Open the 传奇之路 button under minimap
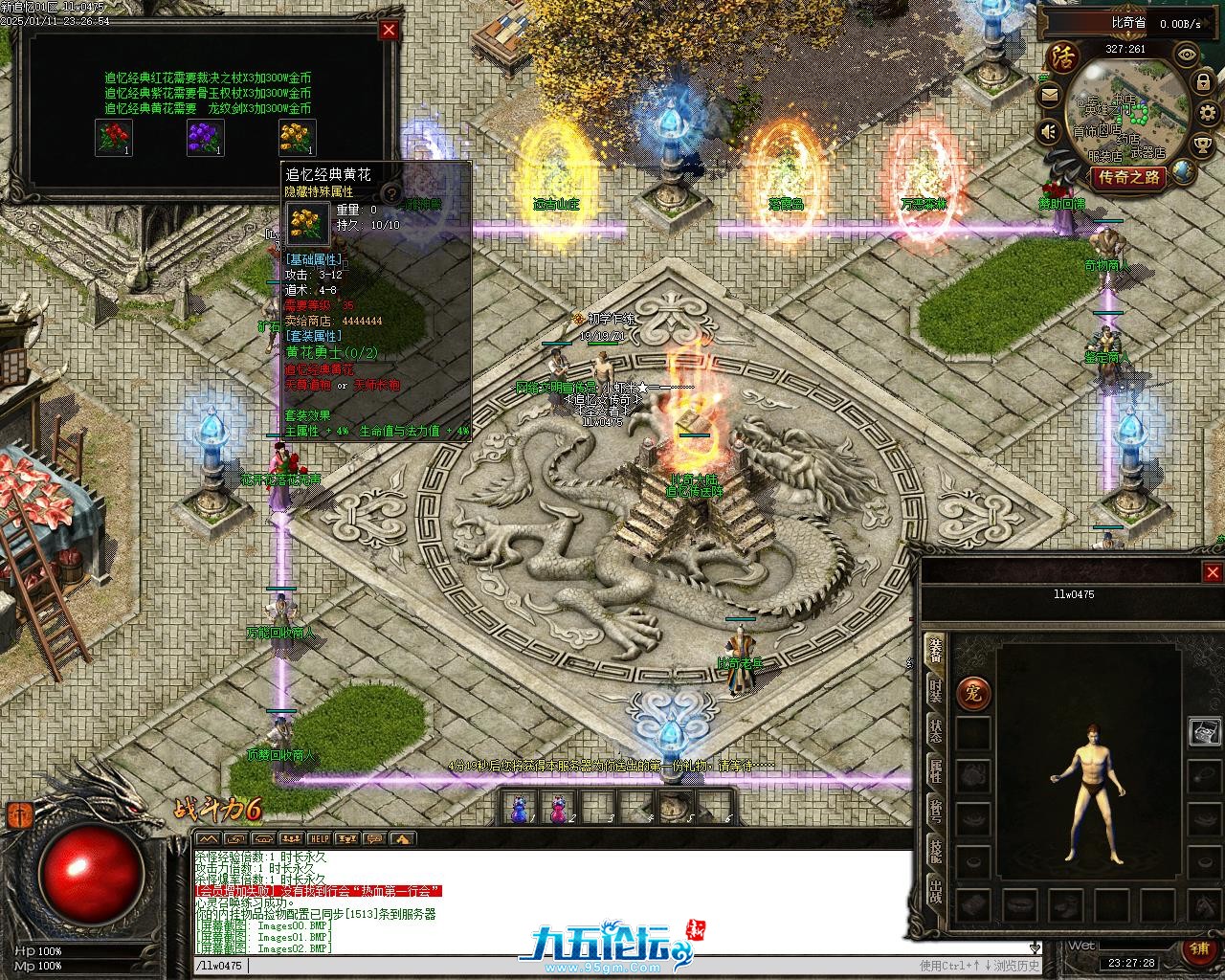Screen dimensions: 1225x980 click(1129, 177)
